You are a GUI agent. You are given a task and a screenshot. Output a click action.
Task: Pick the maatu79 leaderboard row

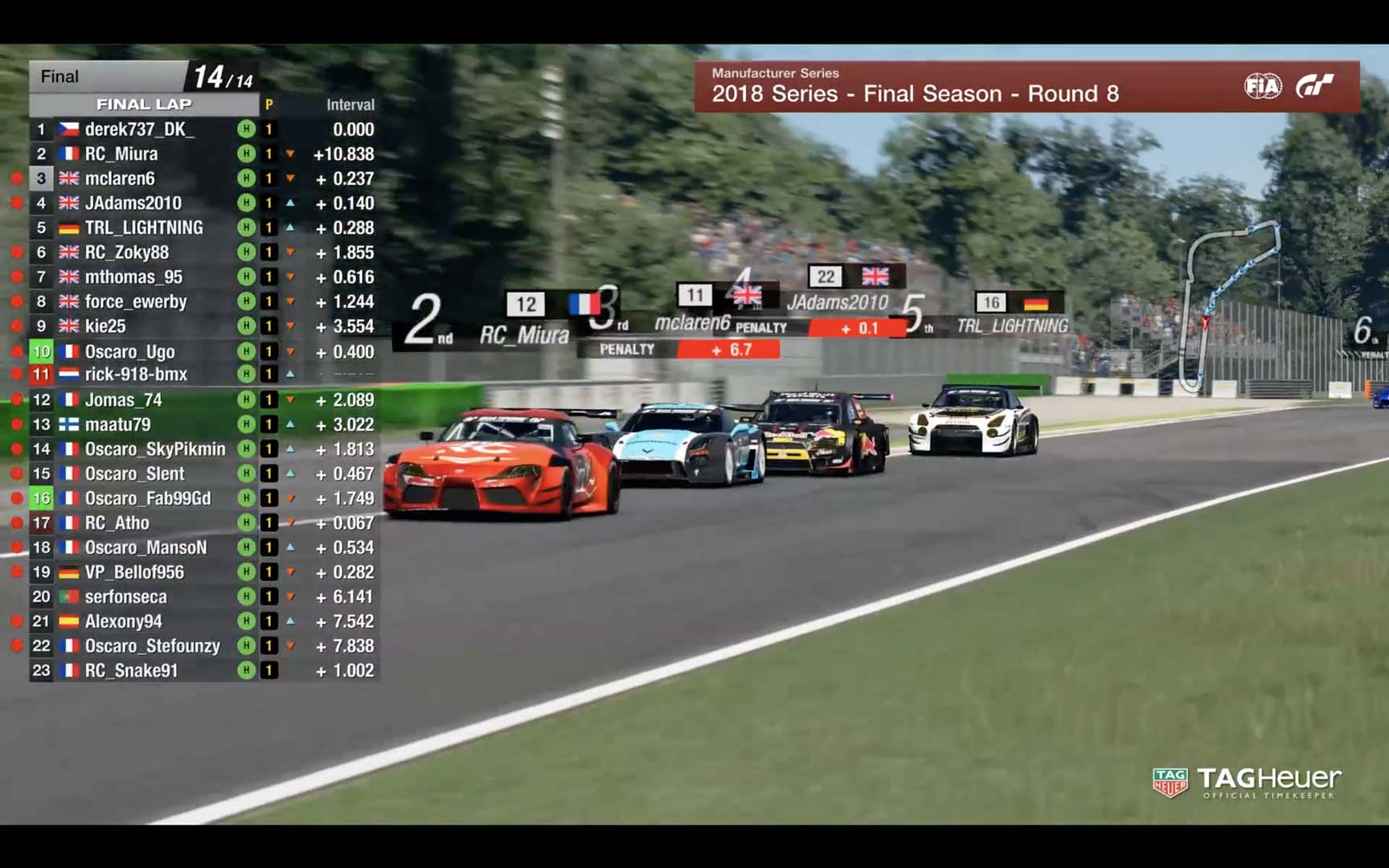pos(117,424)
